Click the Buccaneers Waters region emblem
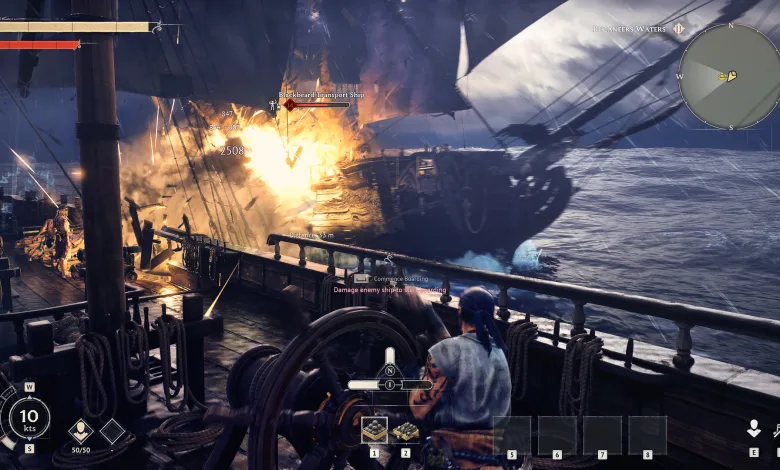Image resolution: width=780 pixels, height=470 pixels. (678, 29)
